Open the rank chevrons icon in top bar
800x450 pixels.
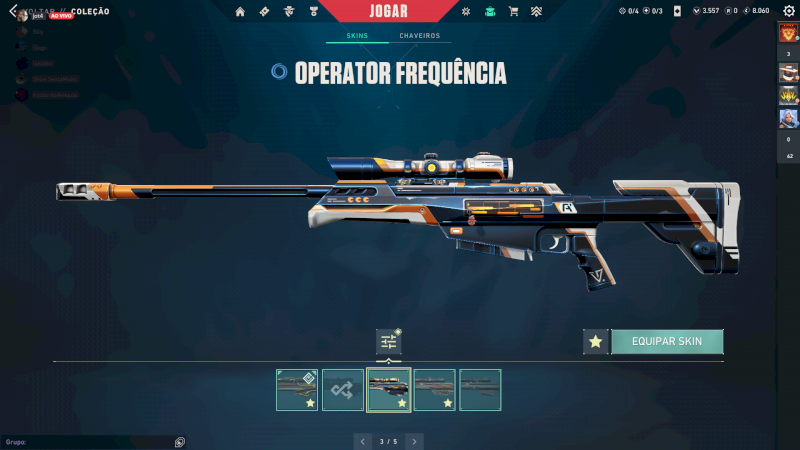click(536, 12)
